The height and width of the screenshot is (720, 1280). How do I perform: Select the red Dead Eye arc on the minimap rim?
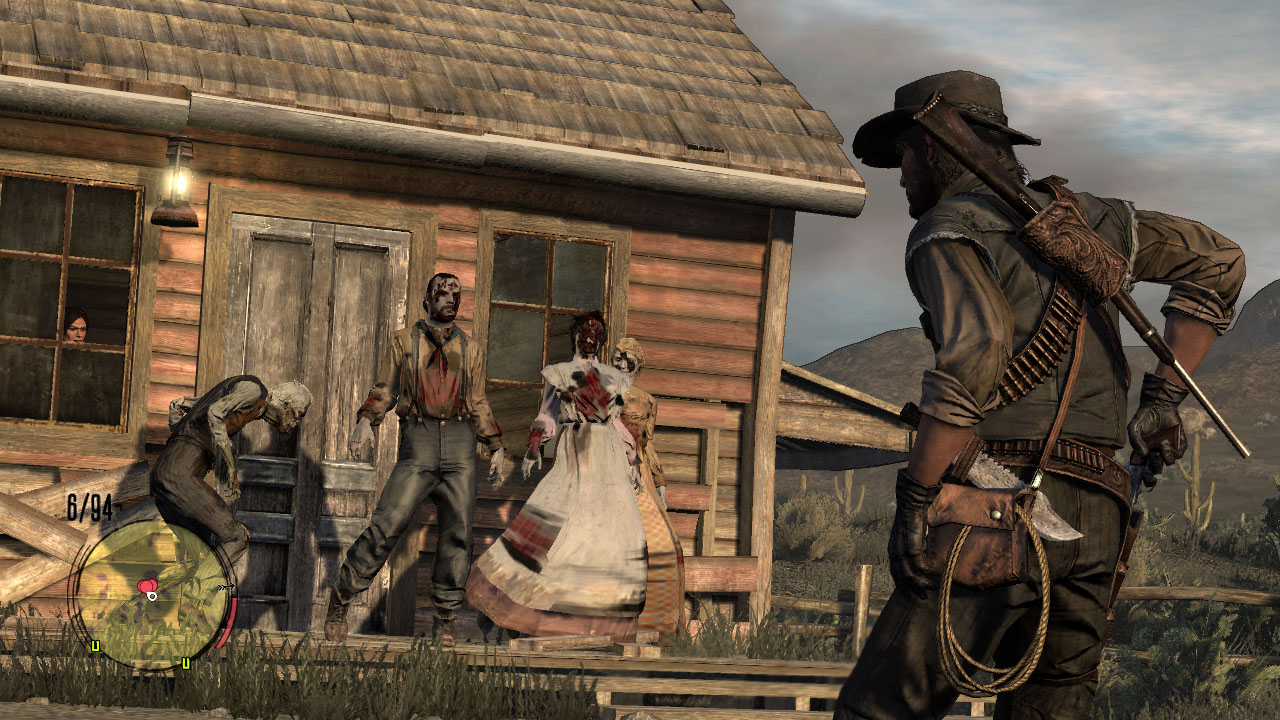click(230, 620)
